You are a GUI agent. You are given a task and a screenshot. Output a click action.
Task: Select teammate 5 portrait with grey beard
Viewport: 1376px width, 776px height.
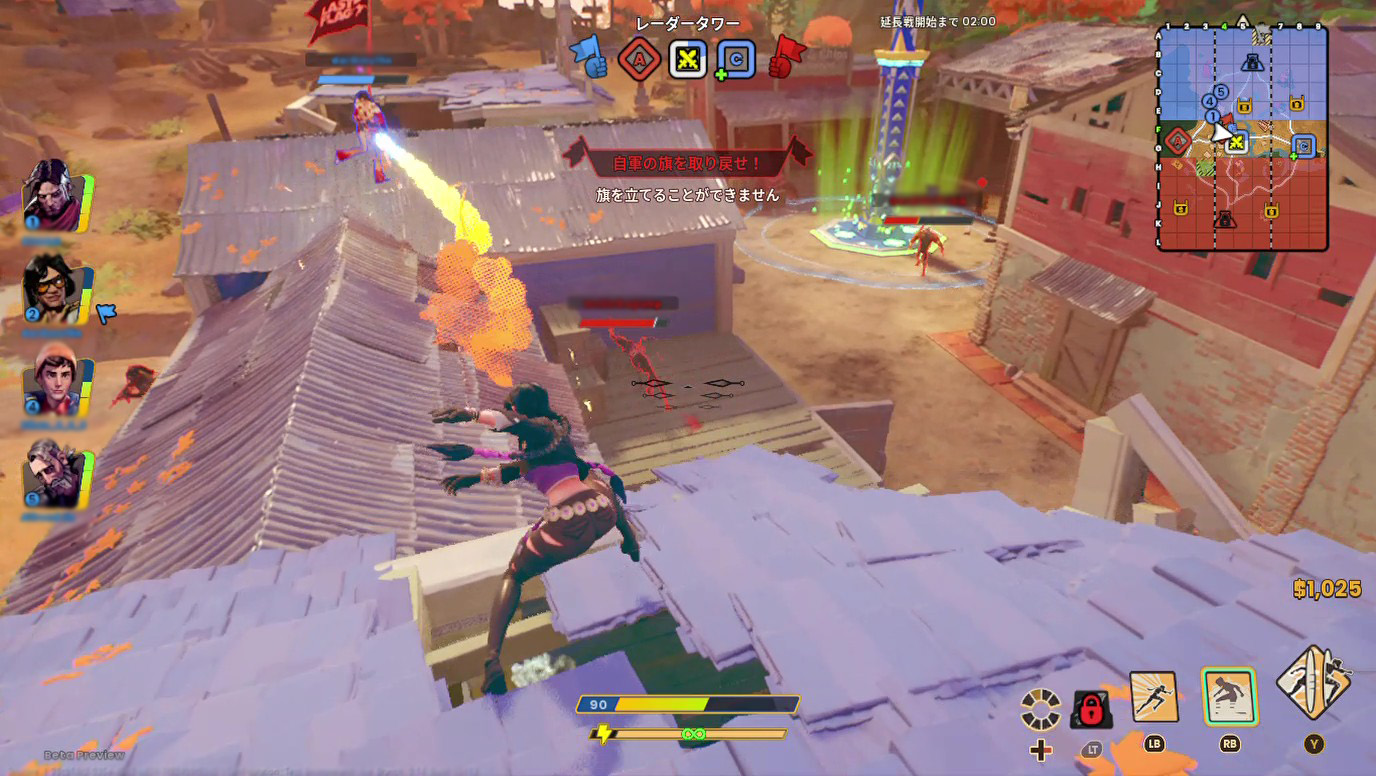point(53,473)
